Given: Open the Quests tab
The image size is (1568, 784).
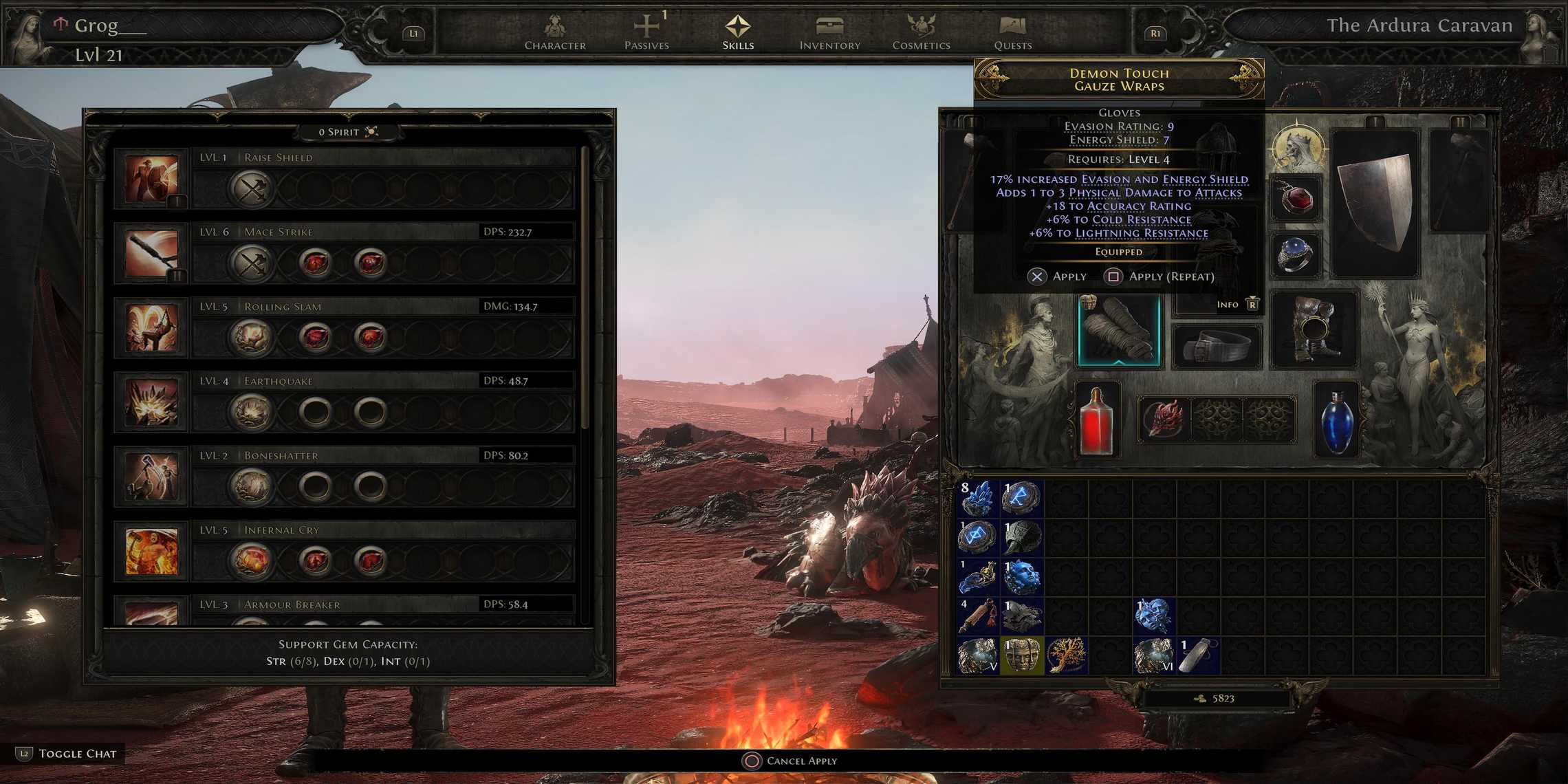Looking at the screenshot, I should click(x=1012, y=28).
